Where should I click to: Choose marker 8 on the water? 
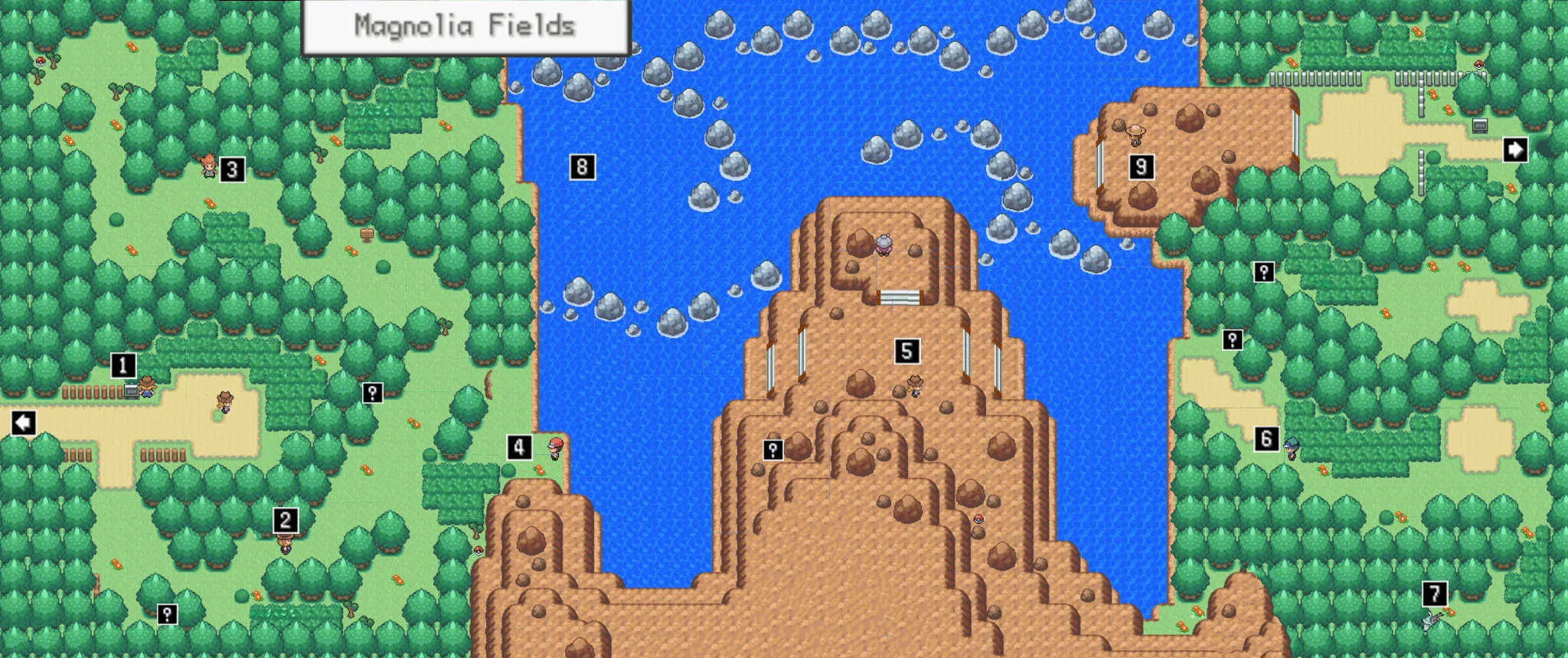[x=582, y=167]
